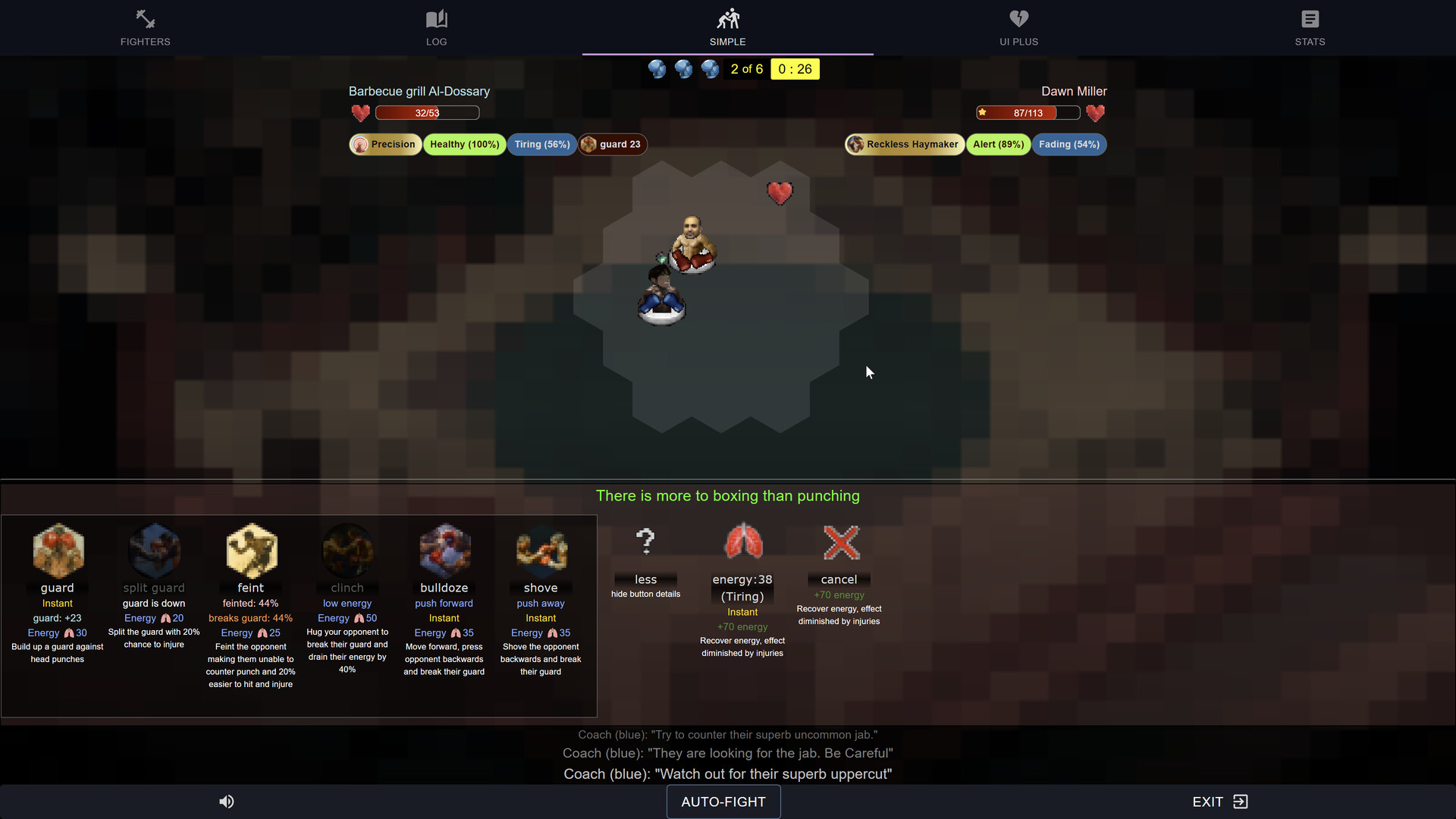This screenshot has width=1456, height=819.
Task: Recover energy with the lungs action
Action: [x=742, y=541]
